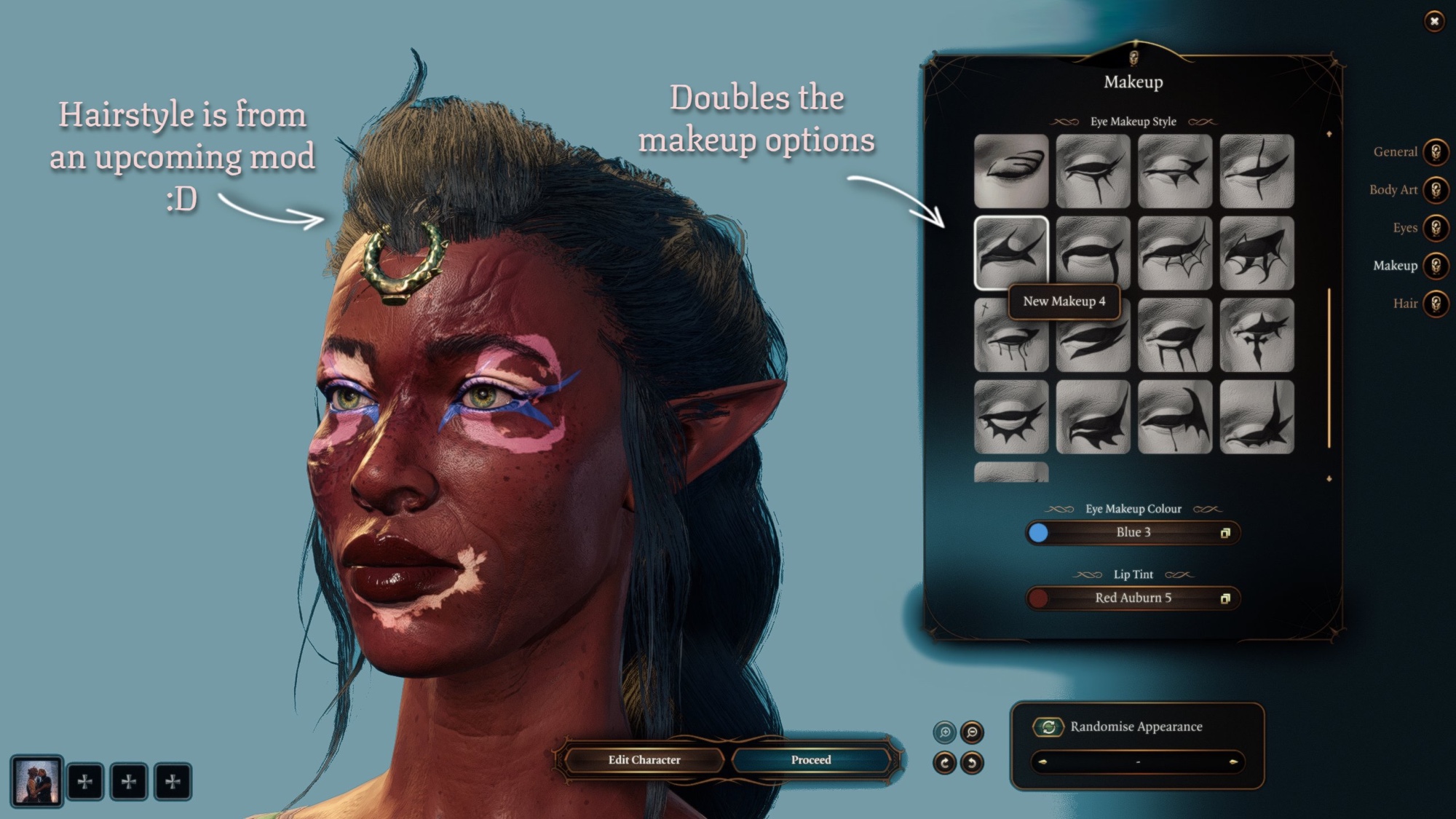Open the Lip Tint Red Auburn 5 selector

1133,598
